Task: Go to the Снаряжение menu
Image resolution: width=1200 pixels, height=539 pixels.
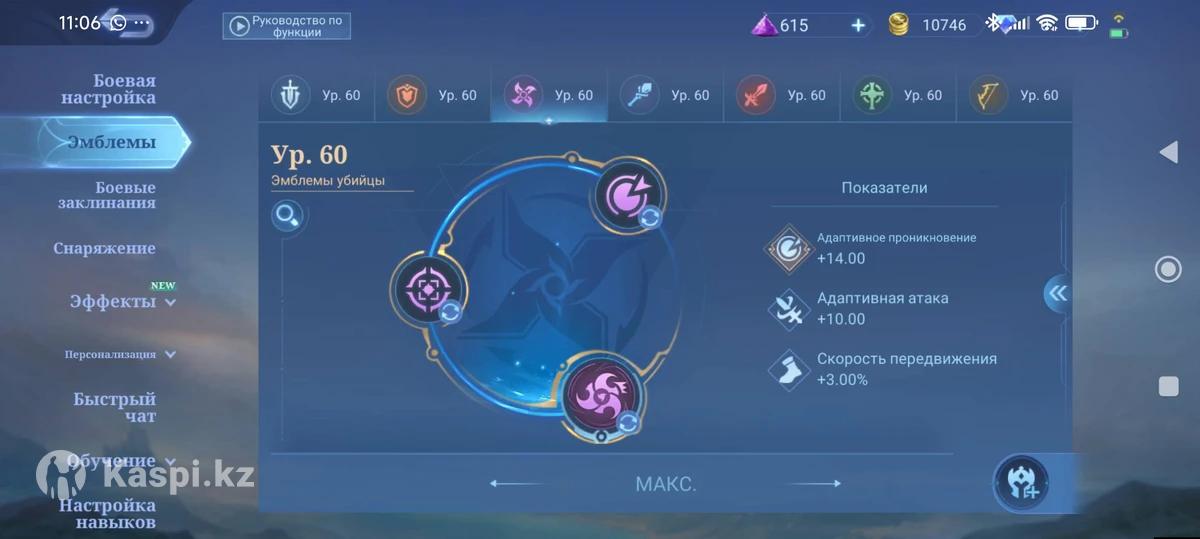Action: pos(104,248)
